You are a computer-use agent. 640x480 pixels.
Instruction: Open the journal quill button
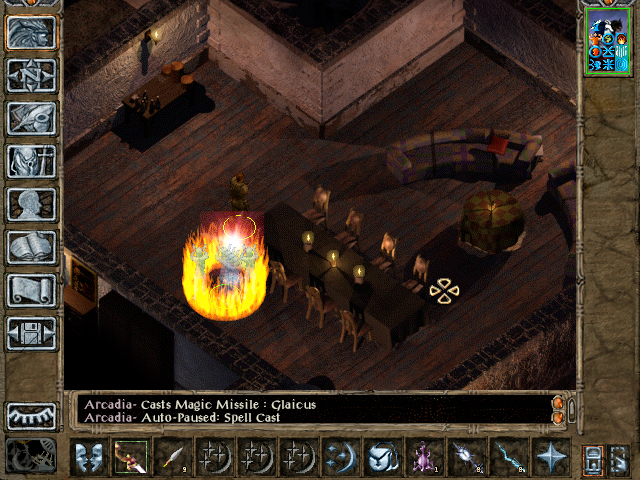click(x=31, y=118)
